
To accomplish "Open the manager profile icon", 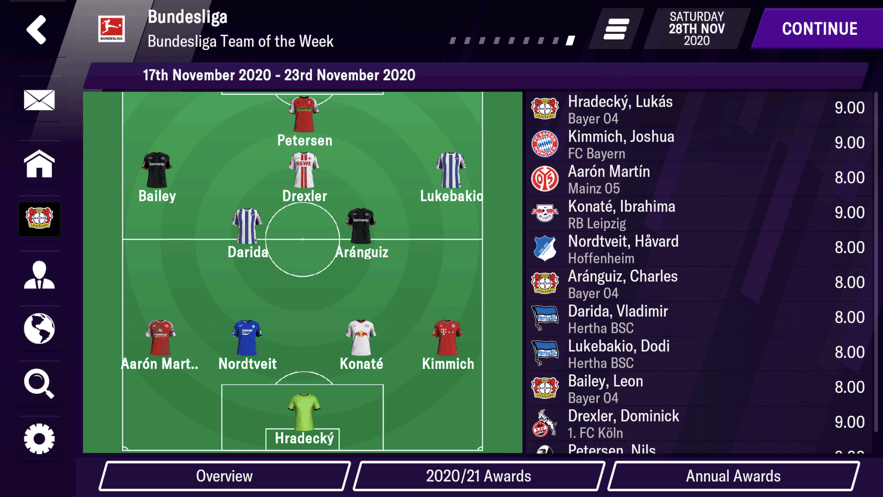I will click(x=39, y=275).
